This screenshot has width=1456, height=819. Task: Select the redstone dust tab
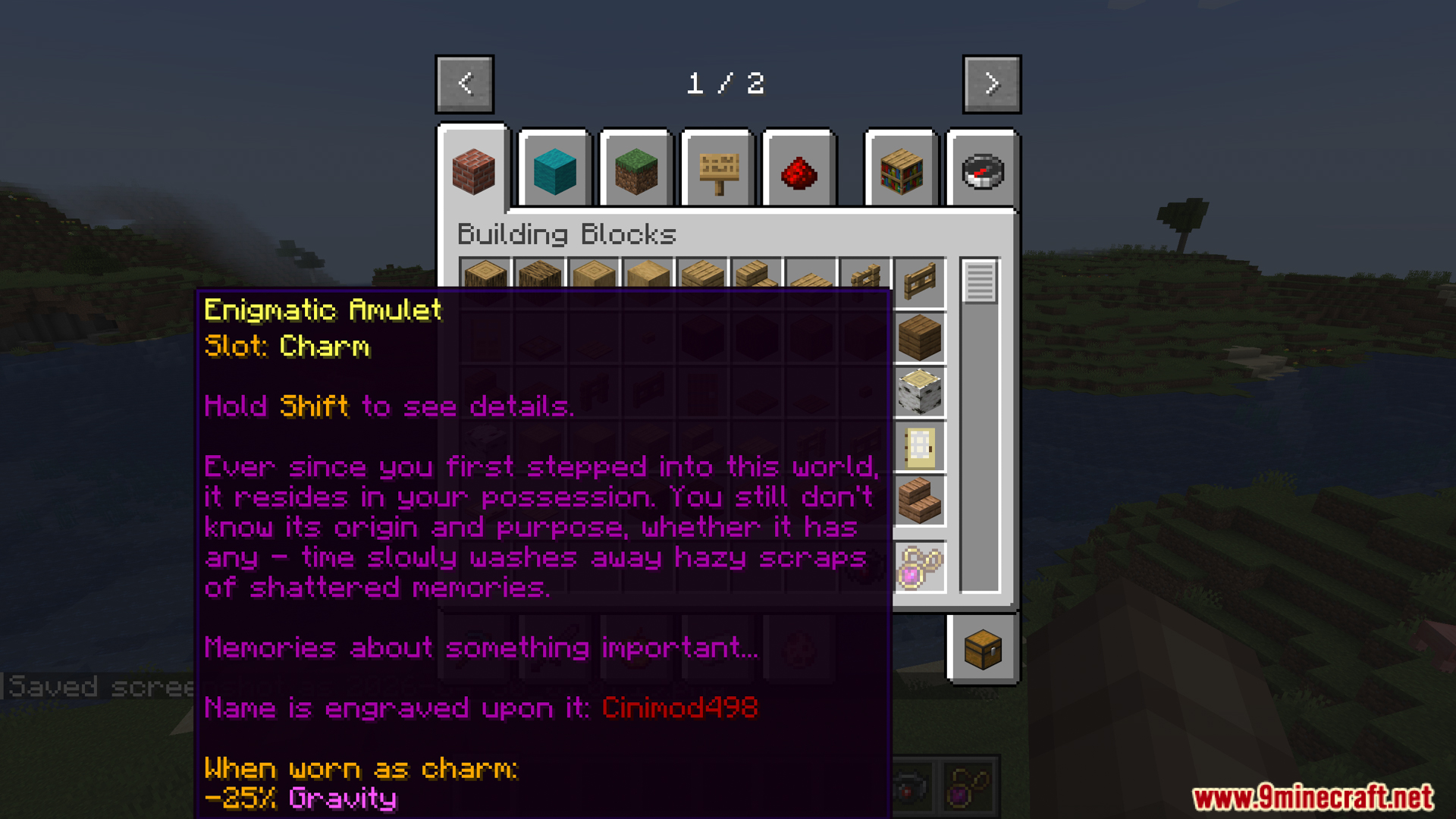click(x=798, y=171)
